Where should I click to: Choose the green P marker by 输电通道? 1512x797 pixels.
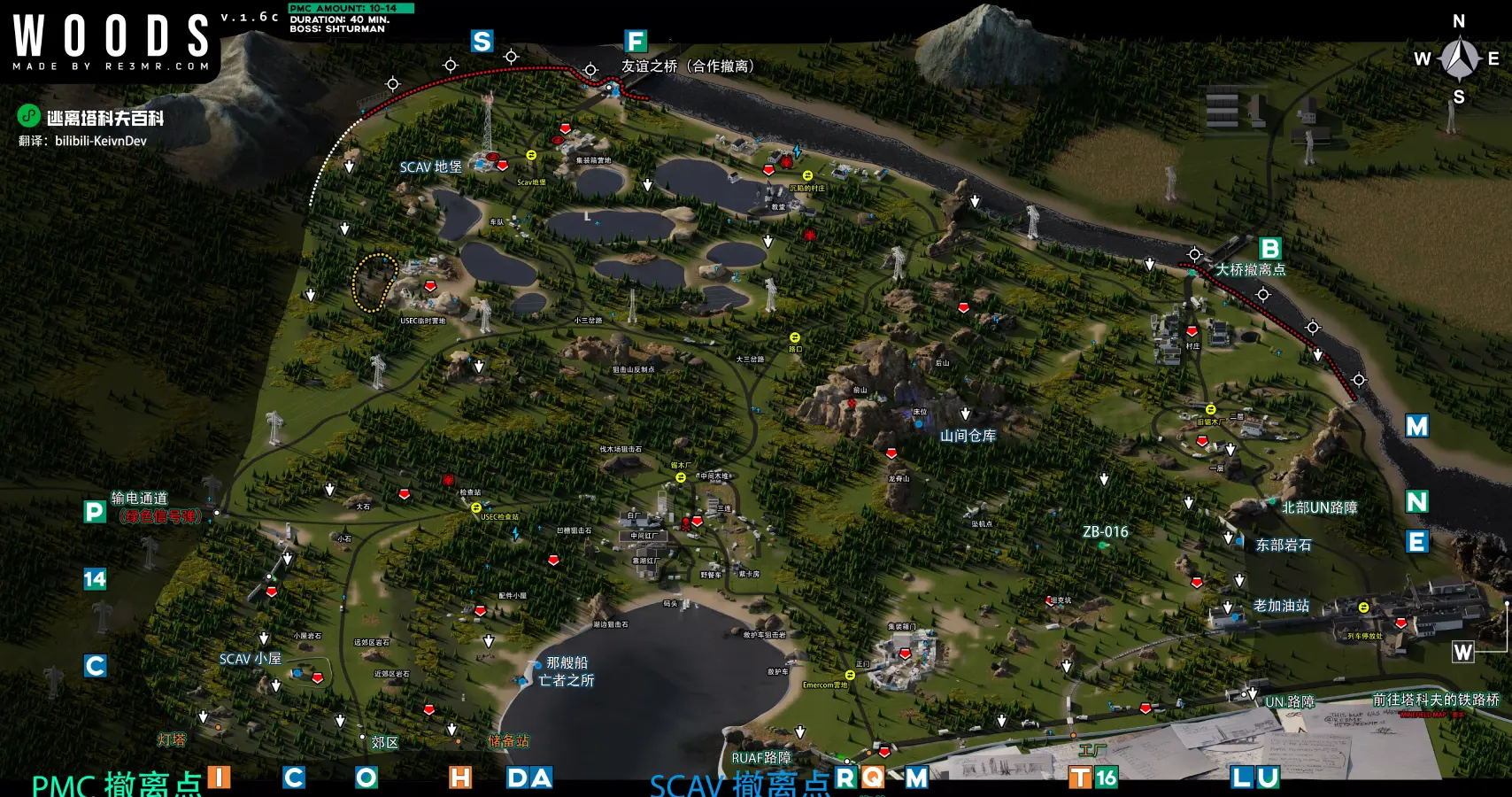pyautogui.click(x=95, y=512)
